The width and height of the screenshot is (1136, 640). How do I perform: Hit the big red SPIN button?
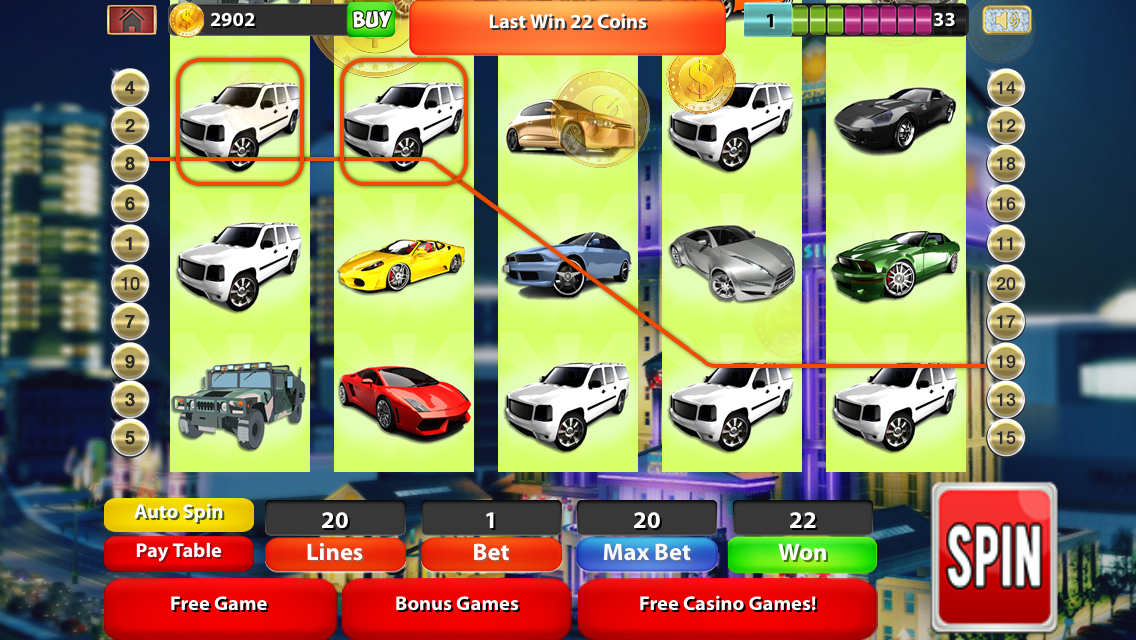[993, 555]
